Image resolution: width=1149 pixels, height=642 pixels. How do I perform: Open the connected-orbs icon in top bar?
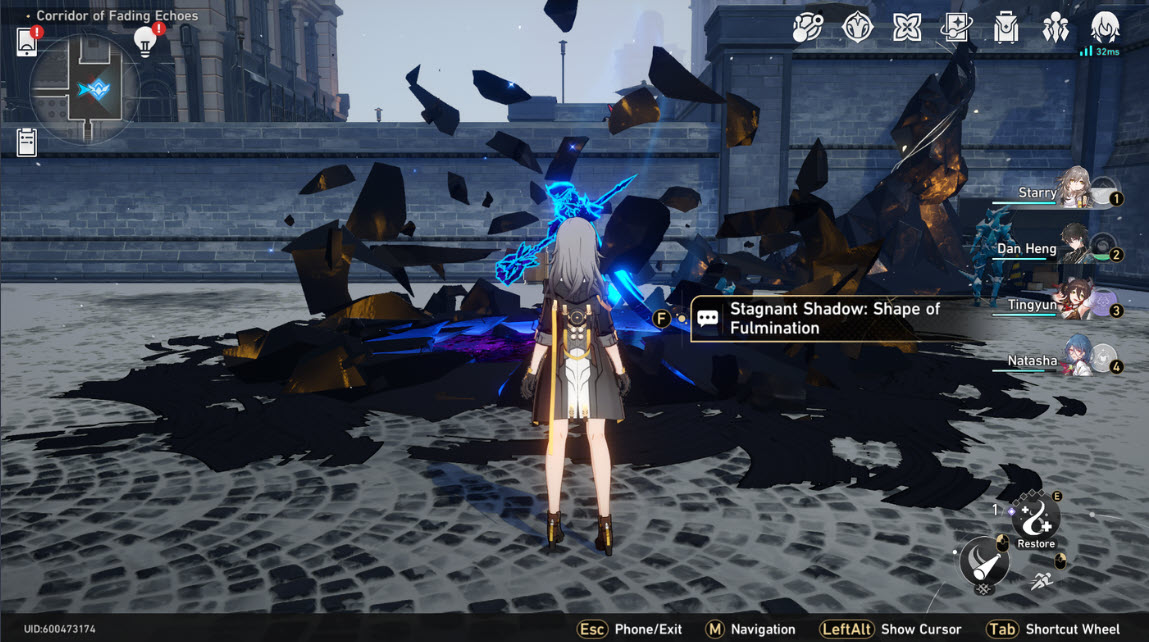(x=806, y=27)
